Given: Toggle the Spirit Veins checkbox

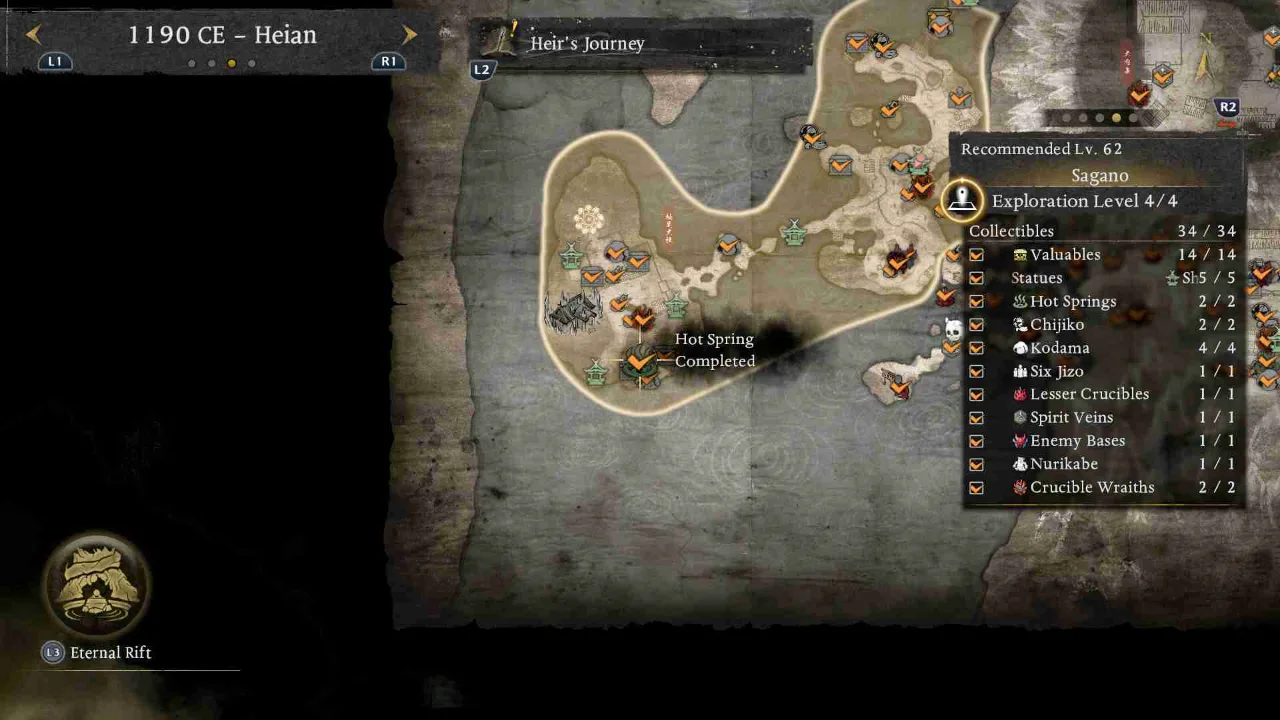Looking at the screenshot, I should [x=976, y=418].
